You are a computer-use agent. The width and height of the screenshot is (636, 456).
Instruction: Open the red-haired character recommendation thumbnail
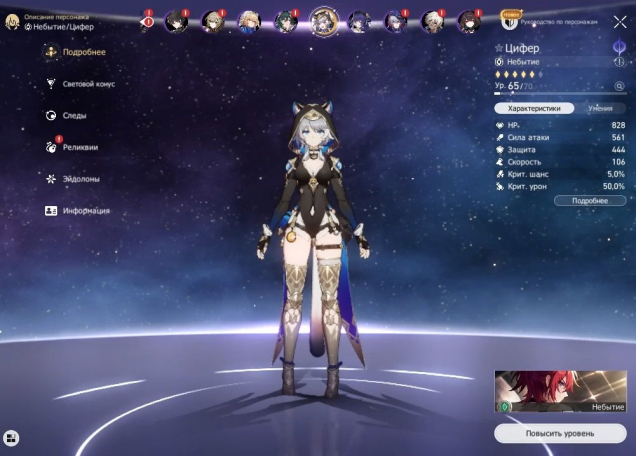point(560,392)
